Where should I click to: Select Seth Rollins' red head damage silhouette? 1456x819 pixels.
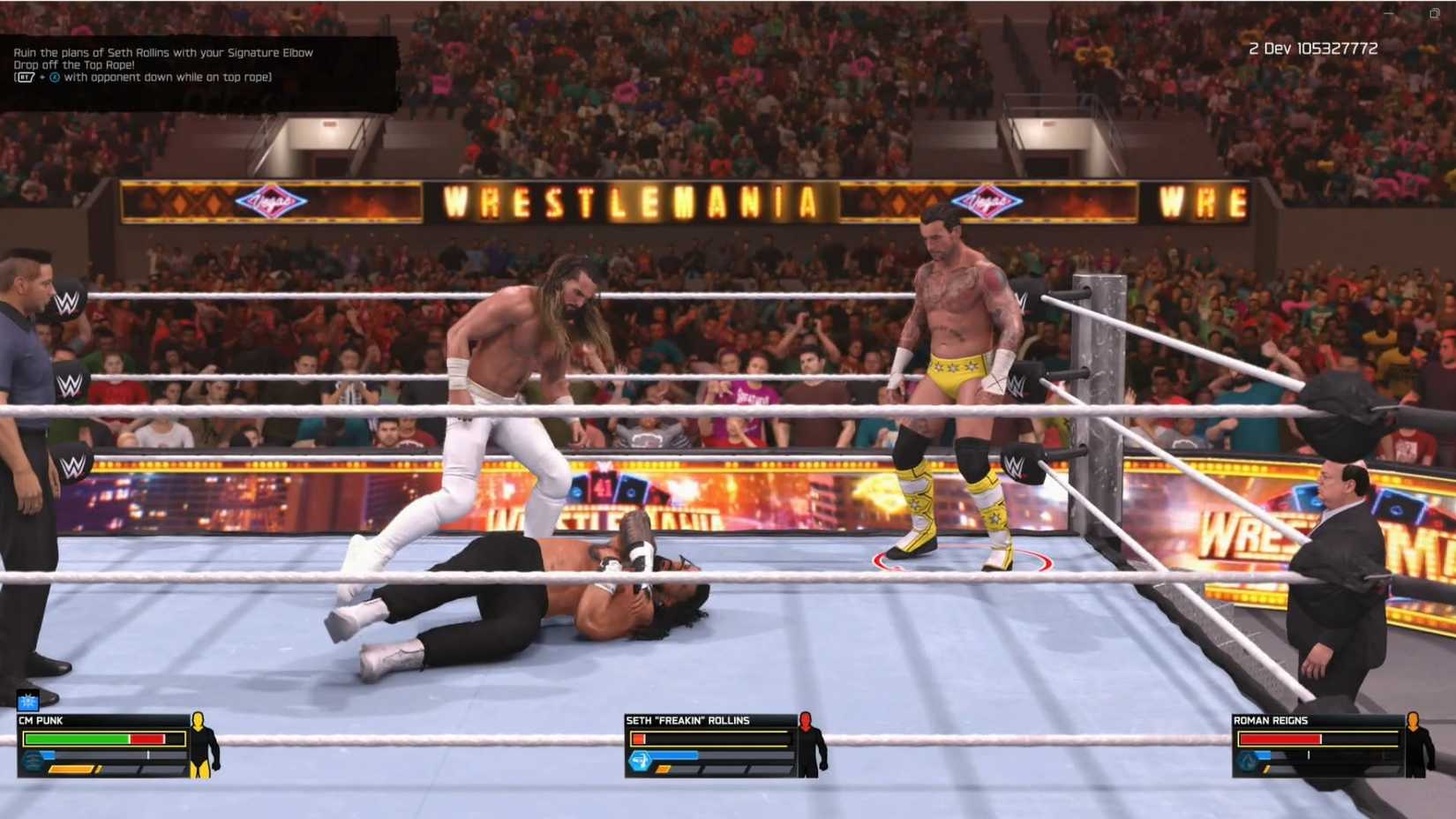[806, 721]
